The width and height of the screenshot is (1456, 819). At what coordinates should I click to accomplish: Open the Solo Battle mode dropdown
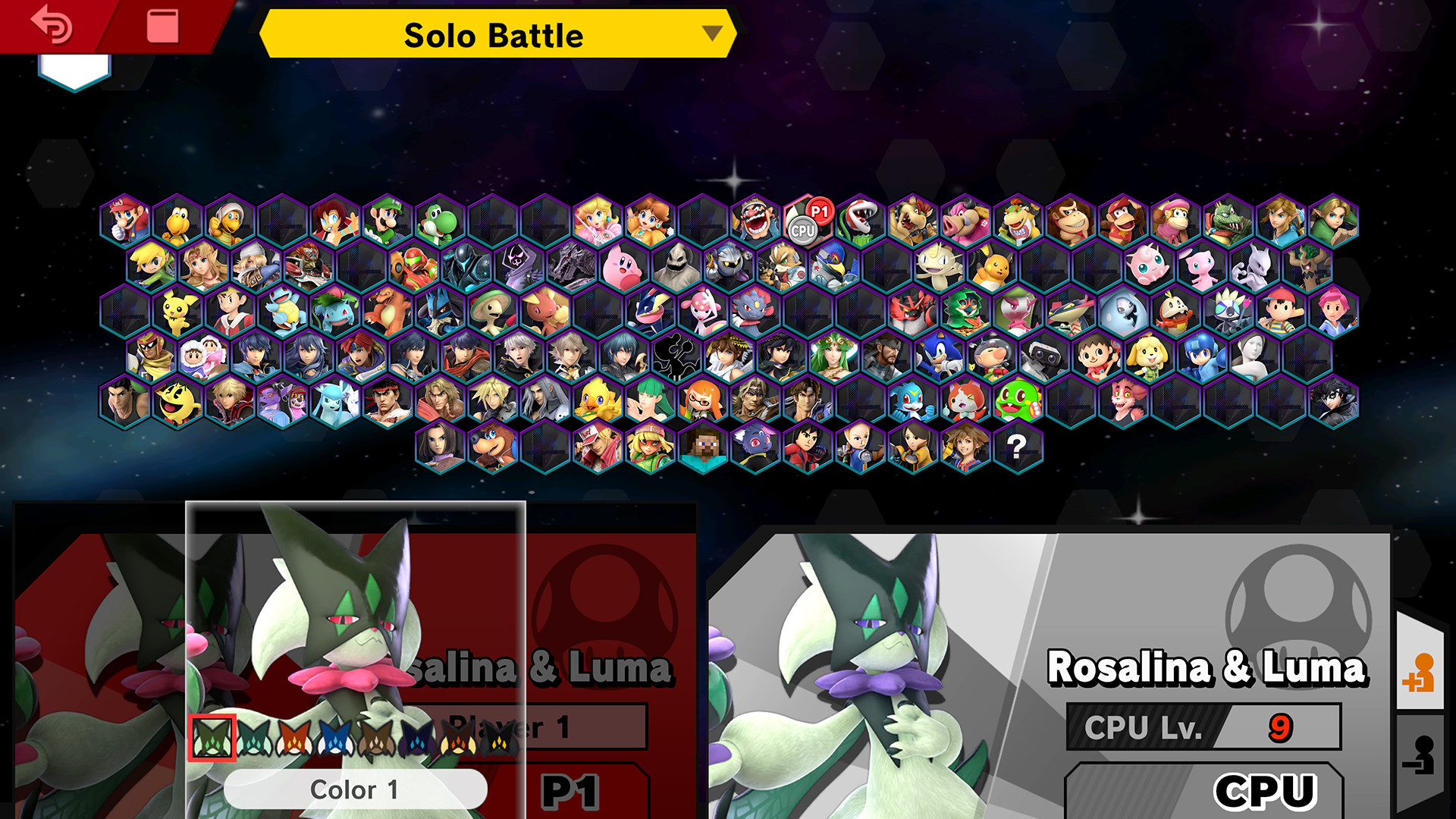pos(497,35)
